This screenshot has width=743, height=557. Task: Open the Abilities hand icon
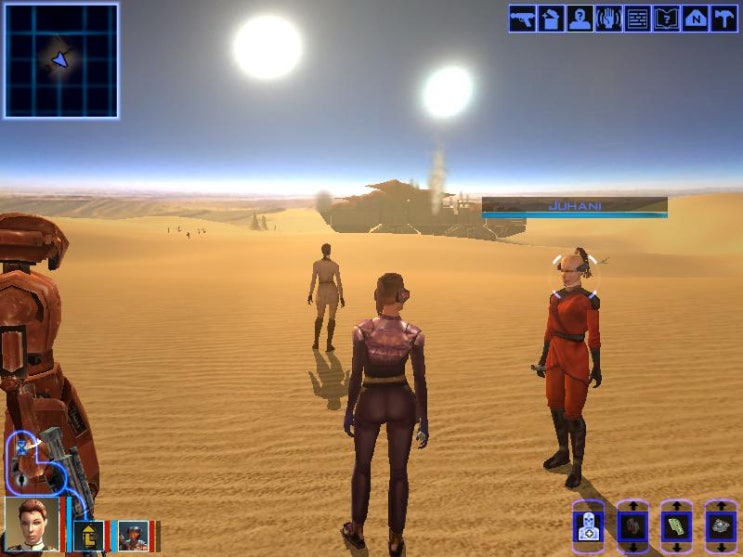click(609, 18)
